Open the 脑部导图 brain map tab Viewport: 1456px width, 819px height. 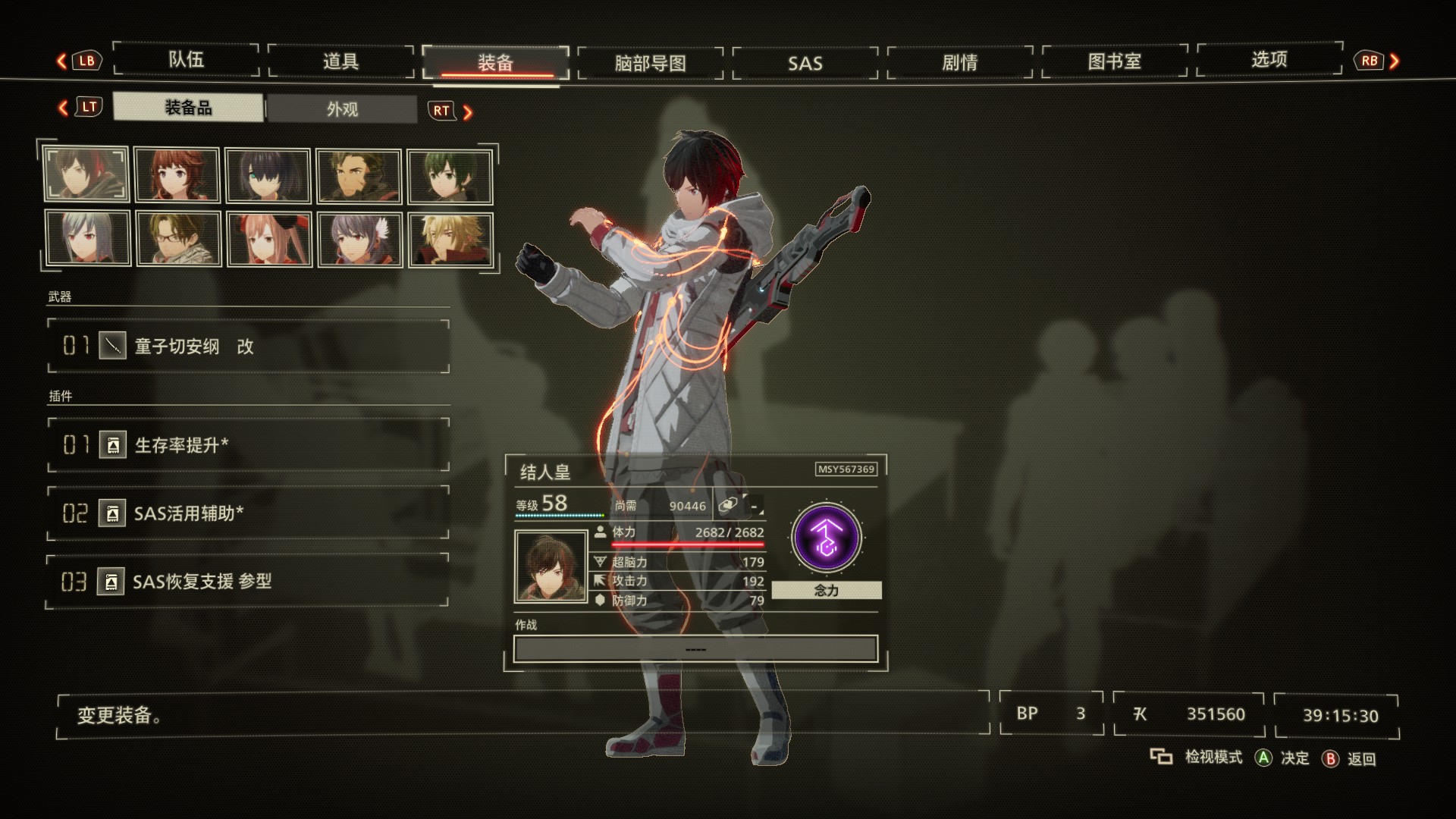650,63
